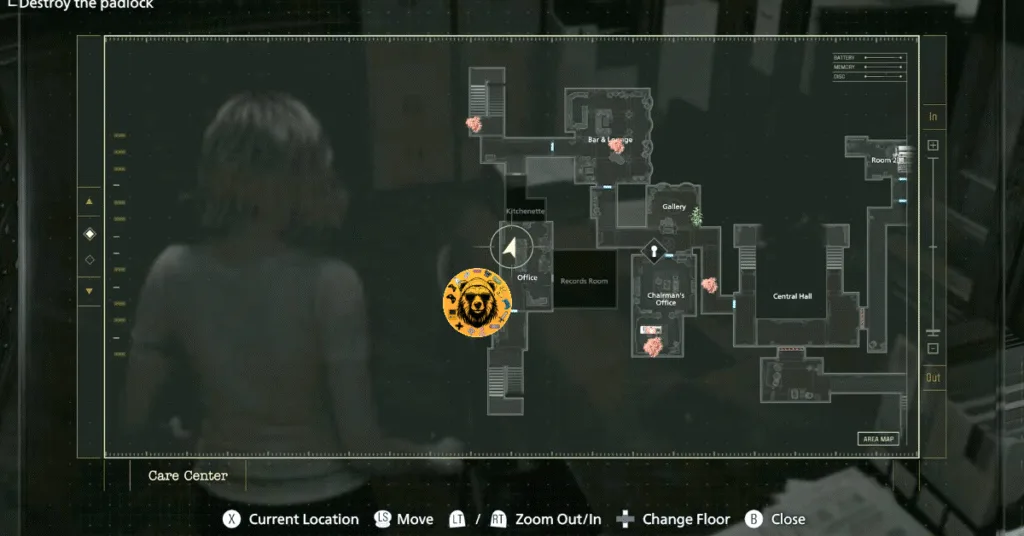Click the floor-up arrow on the floor selector

[x=89, y=201]
